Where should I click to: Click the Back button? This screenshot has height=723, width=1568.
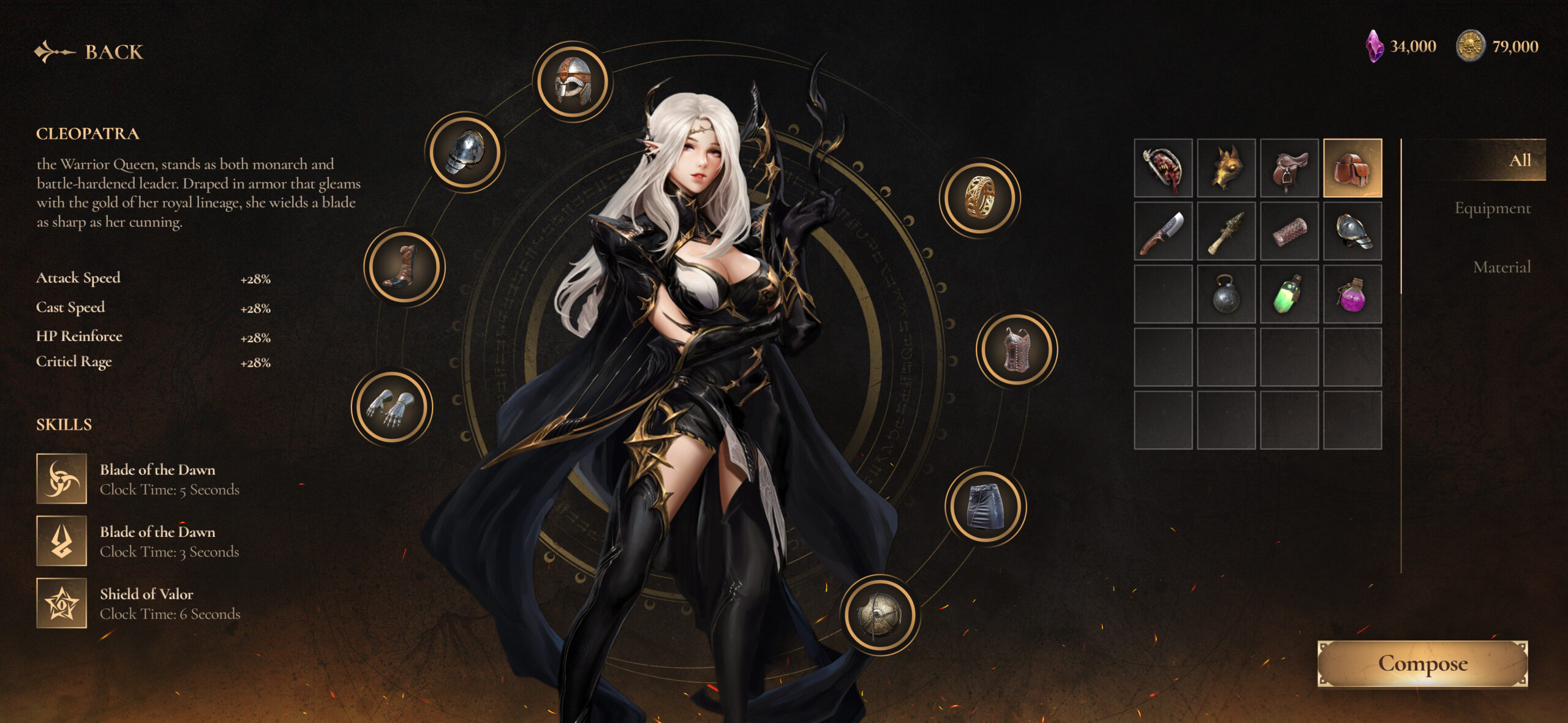(89, 52)
